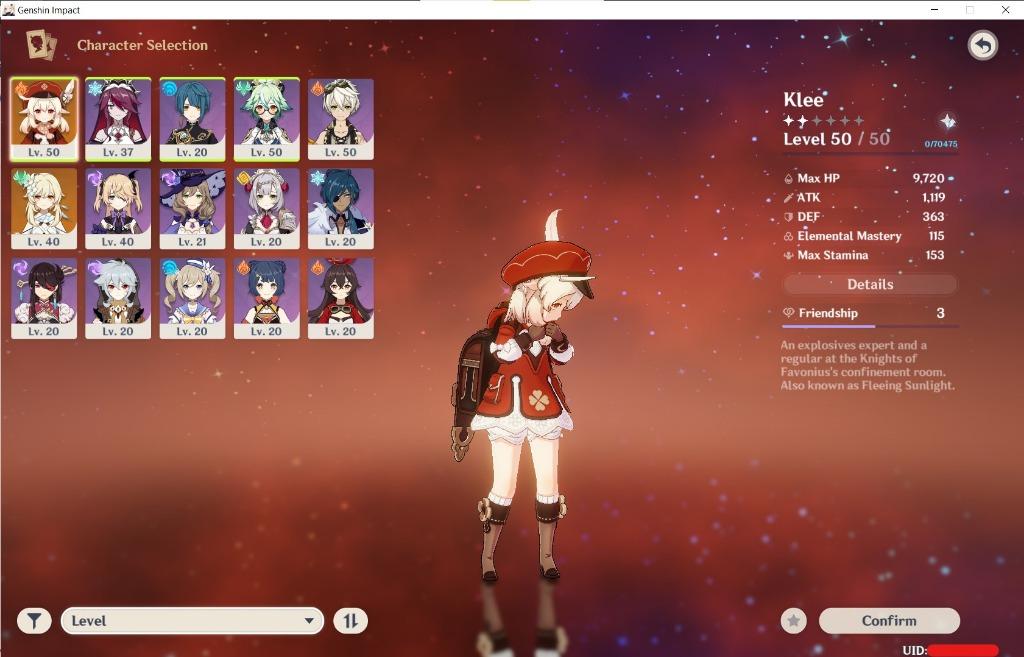Open the Level sort dropdown

[x=192, y=621]
